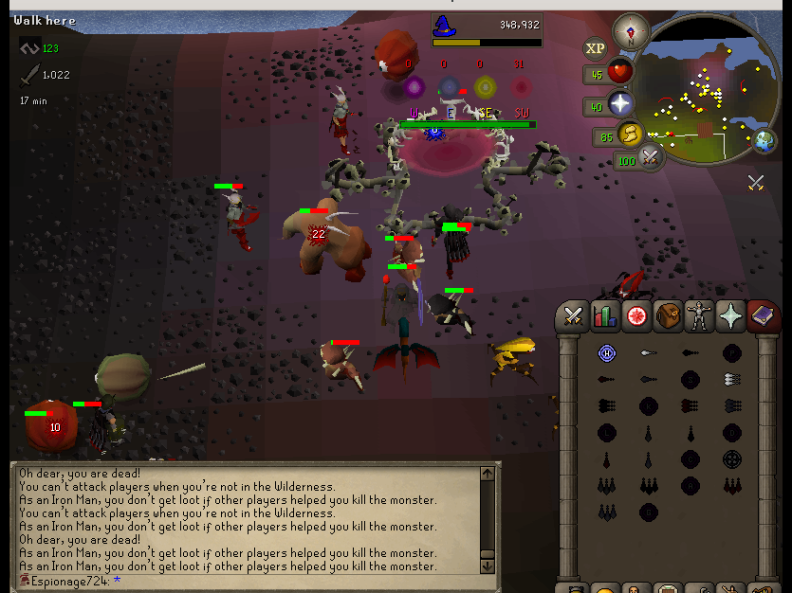Image resolution: width=792 pixels, height=593 pixels.
Task: Use the Special Attack swords orb
Action: (x=651, y=157)
